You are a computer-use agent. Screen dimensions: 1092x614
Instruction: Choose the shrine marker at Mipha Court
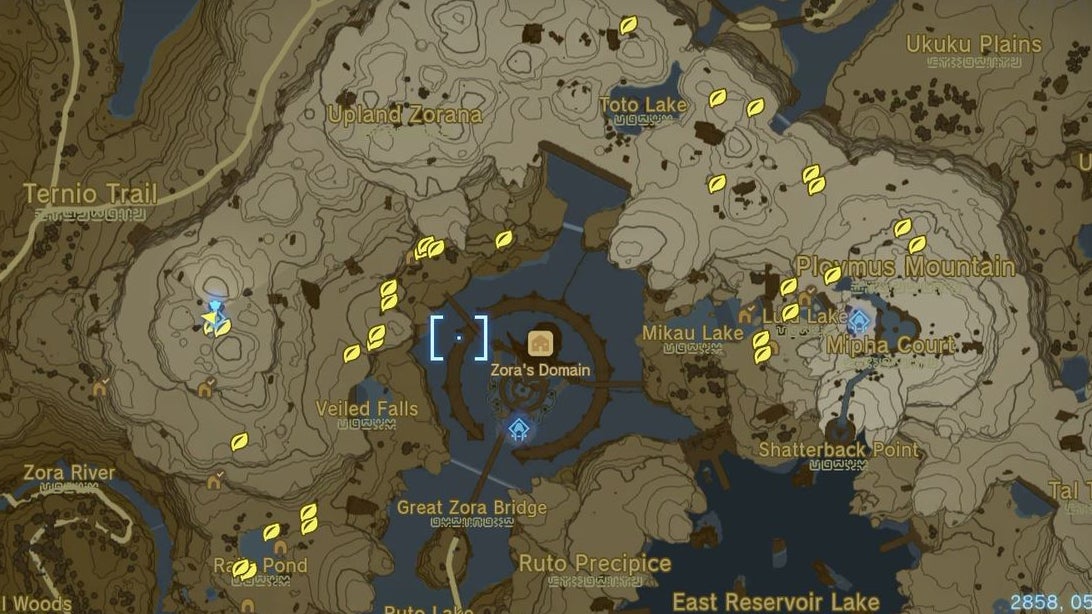click(x=859, y=321)
